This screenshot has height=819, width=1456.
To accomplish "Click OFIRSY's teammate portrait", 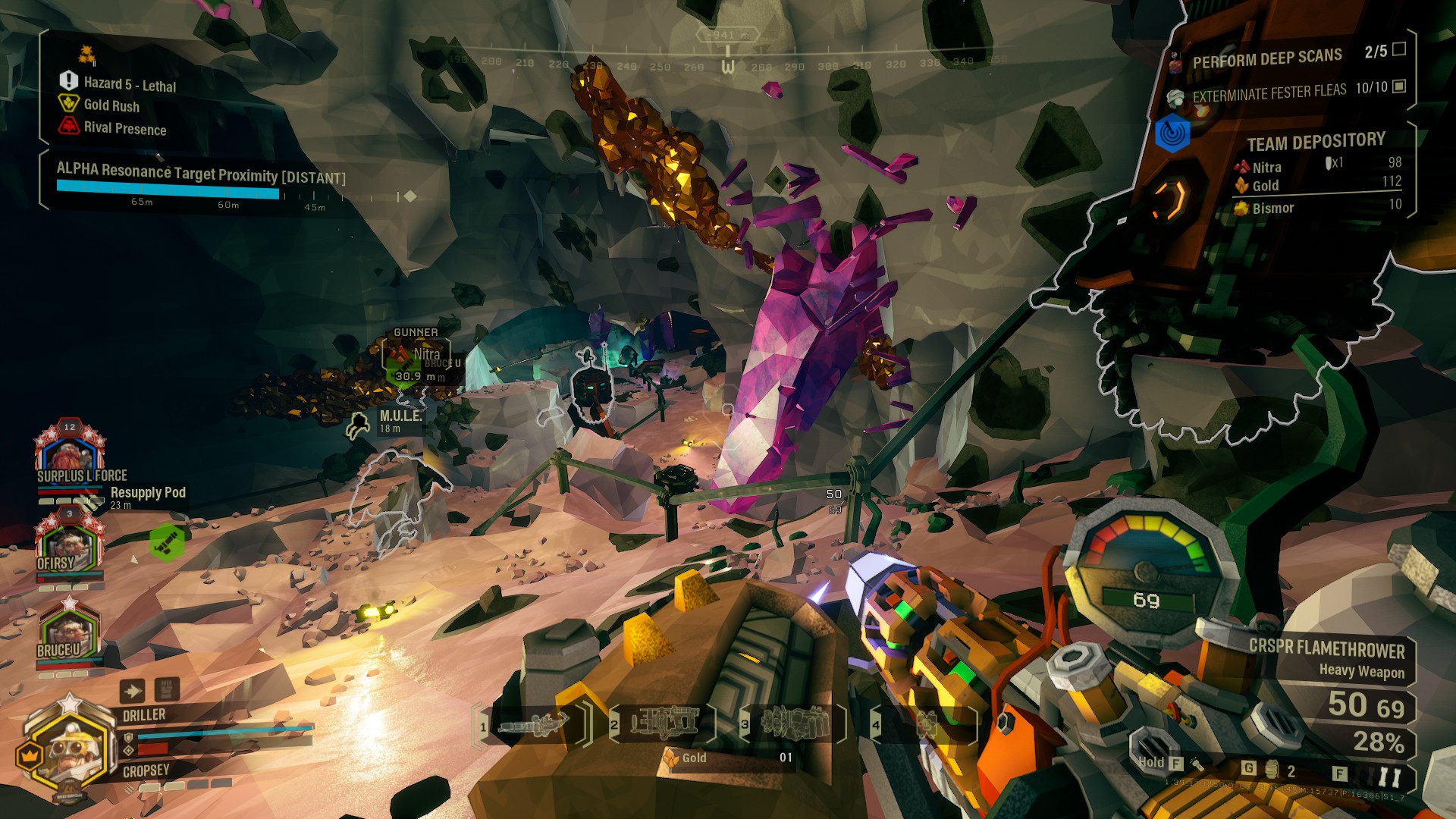I will point(69,544).
